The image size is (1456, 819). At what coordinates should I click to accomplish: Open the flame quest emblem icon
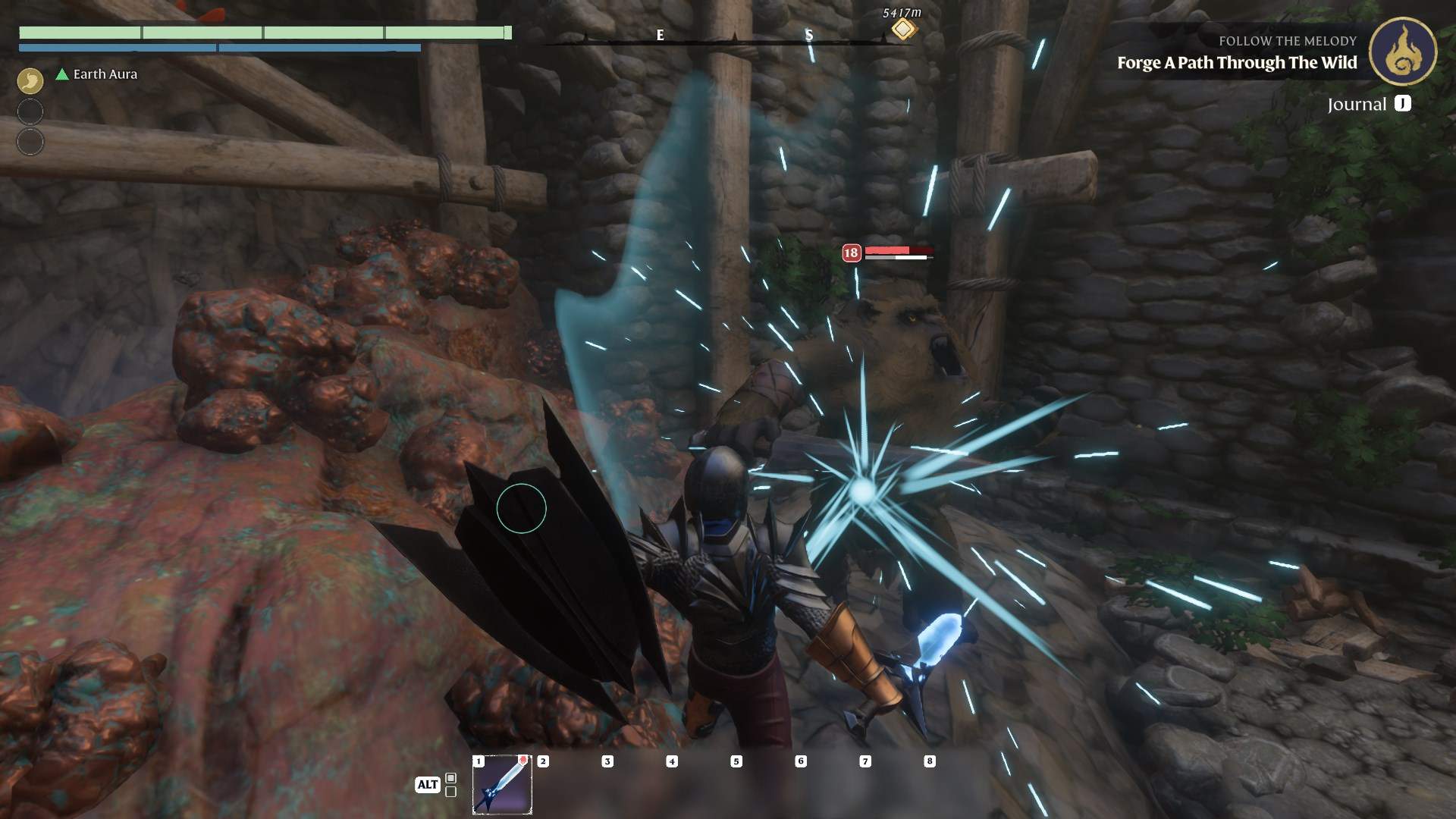click(x=1402, y=52)
